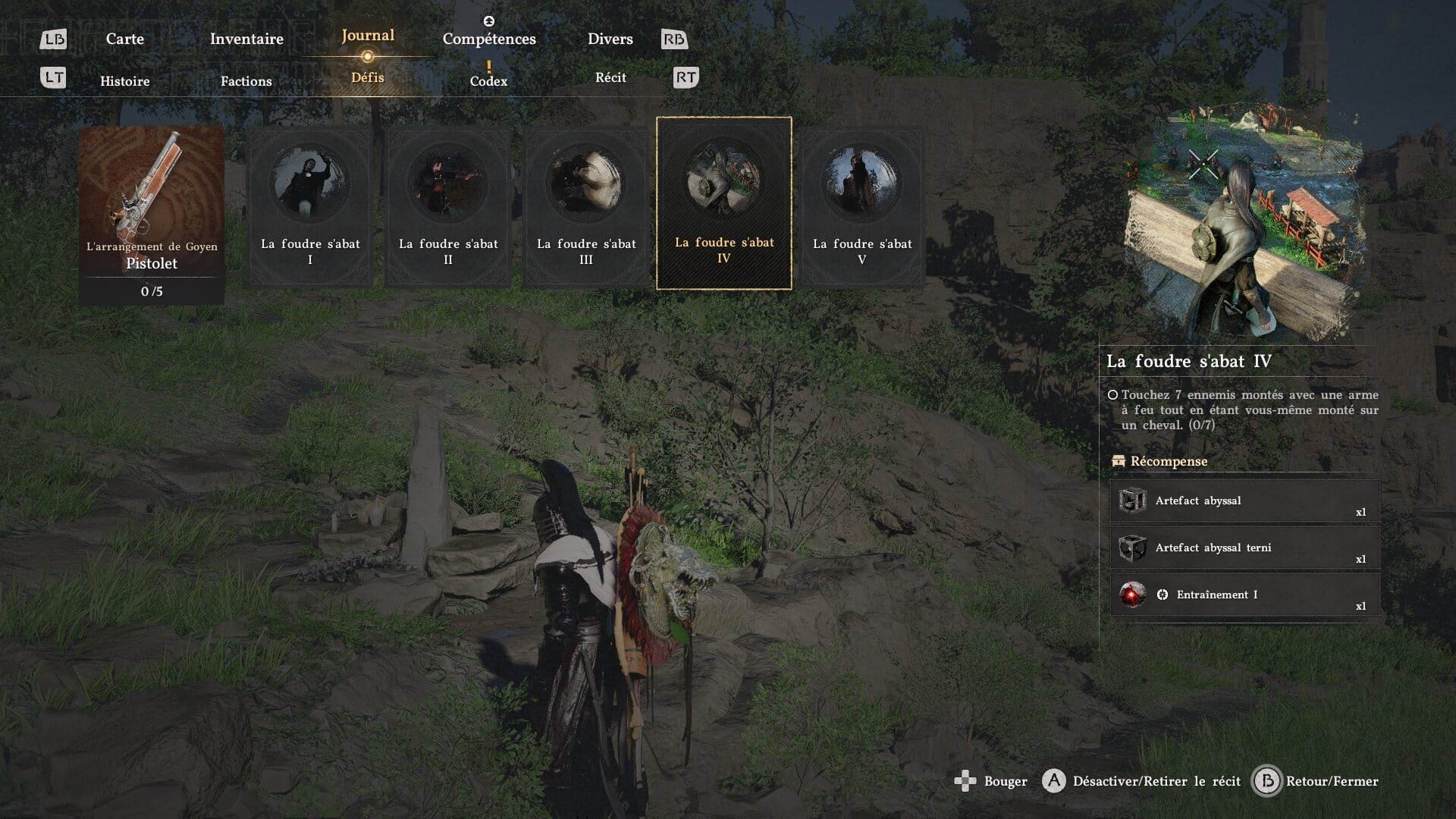Show the Histoire journal section
The image size is (1456, 819).
125,81
